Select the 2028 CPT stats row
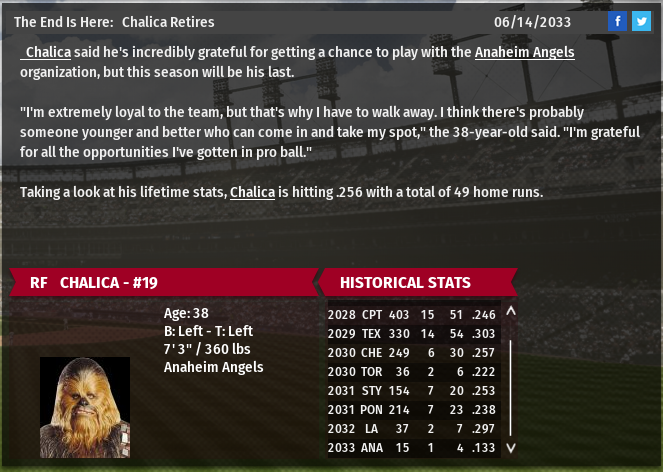This screenshot has width=663, height=472. tap(413, 314)
